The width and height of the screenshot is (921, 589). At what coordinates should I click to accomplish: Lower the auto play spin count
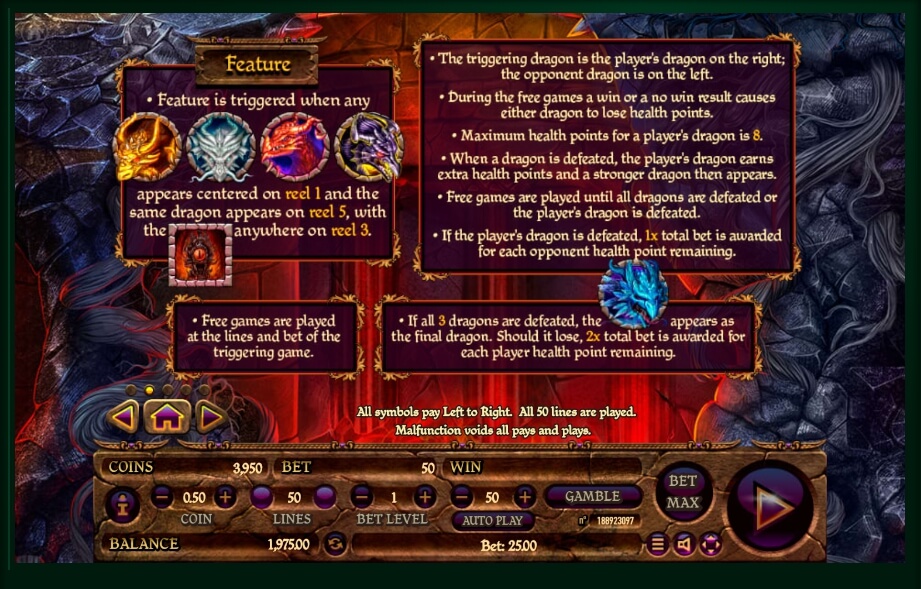coord(461,497)
